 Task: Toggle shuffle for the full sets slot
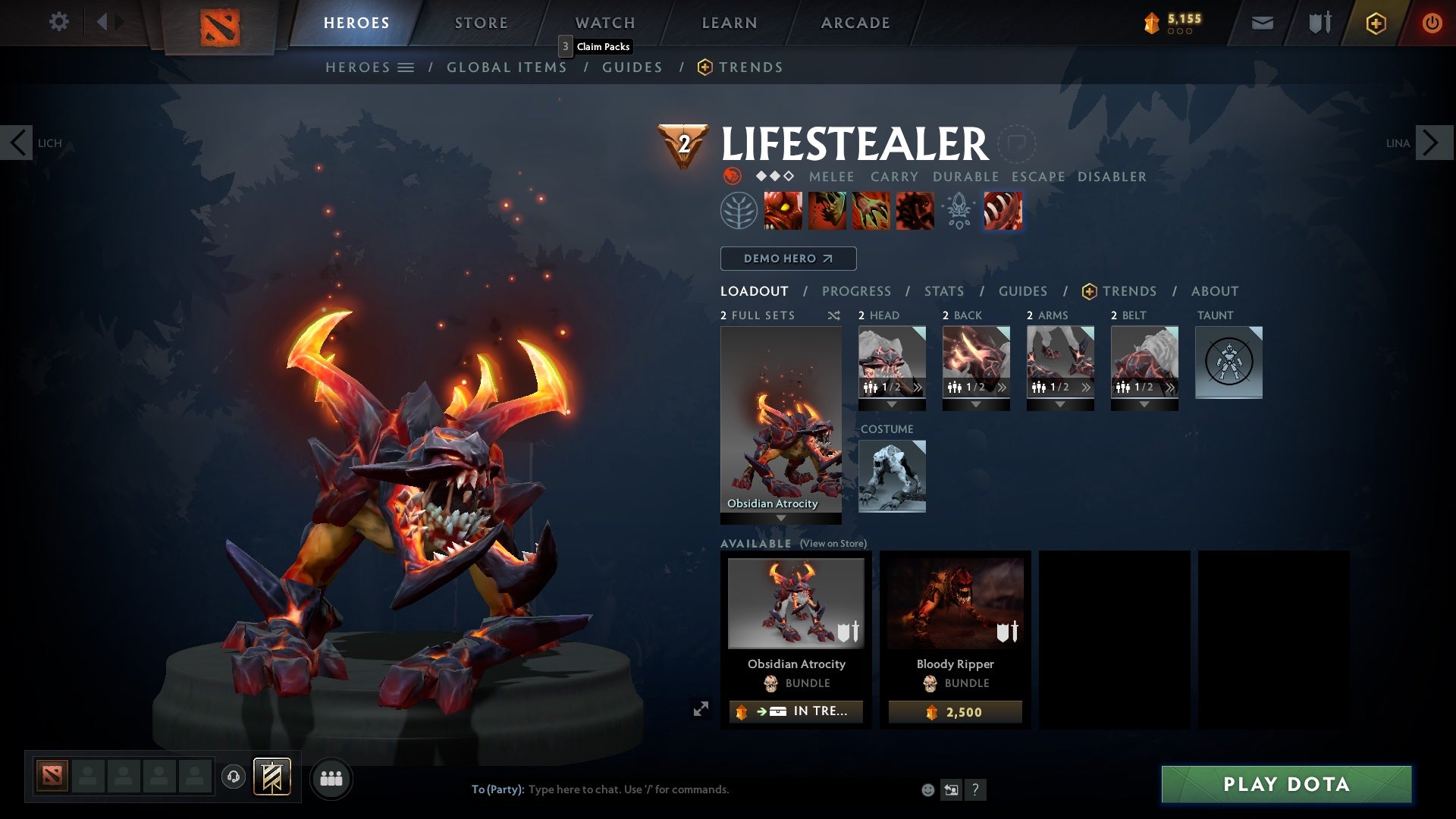click(x=834, y=315)
